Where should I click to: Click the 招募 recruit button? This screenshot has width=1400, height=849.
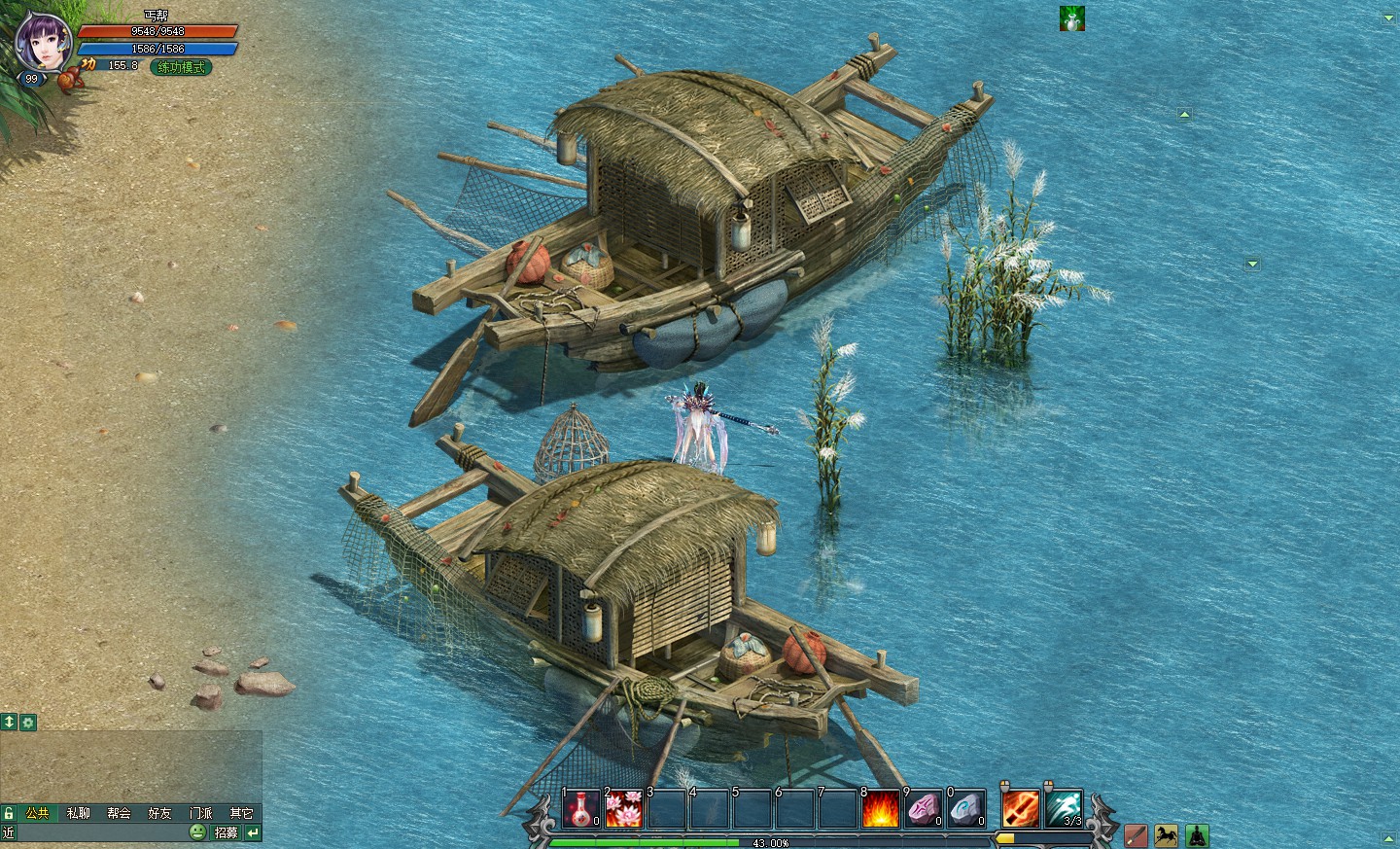point(226,832)
